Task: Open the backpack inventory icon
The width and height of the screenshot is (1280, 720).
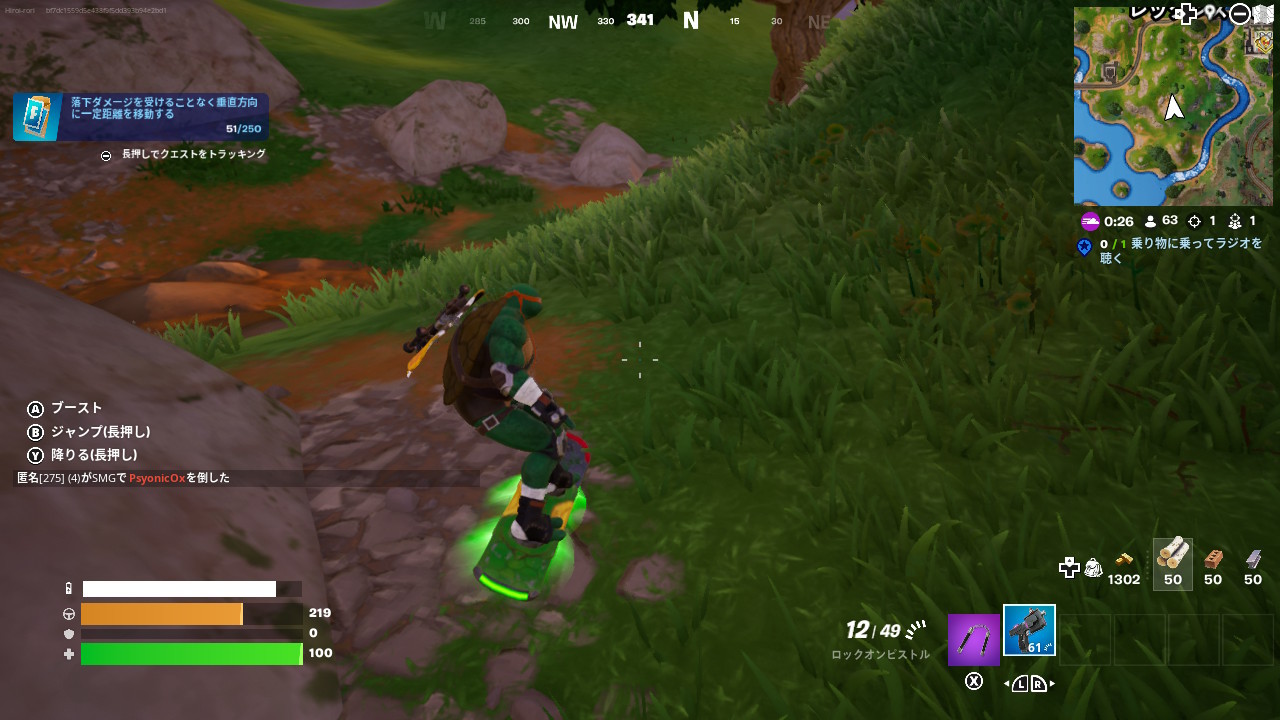Action: 1094,568
